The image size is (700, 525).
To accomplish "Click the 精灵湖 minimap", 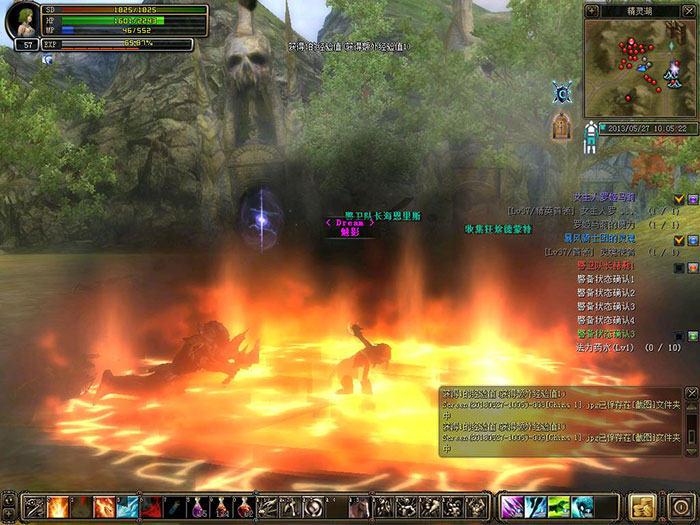I will click(x=642, y=69).
